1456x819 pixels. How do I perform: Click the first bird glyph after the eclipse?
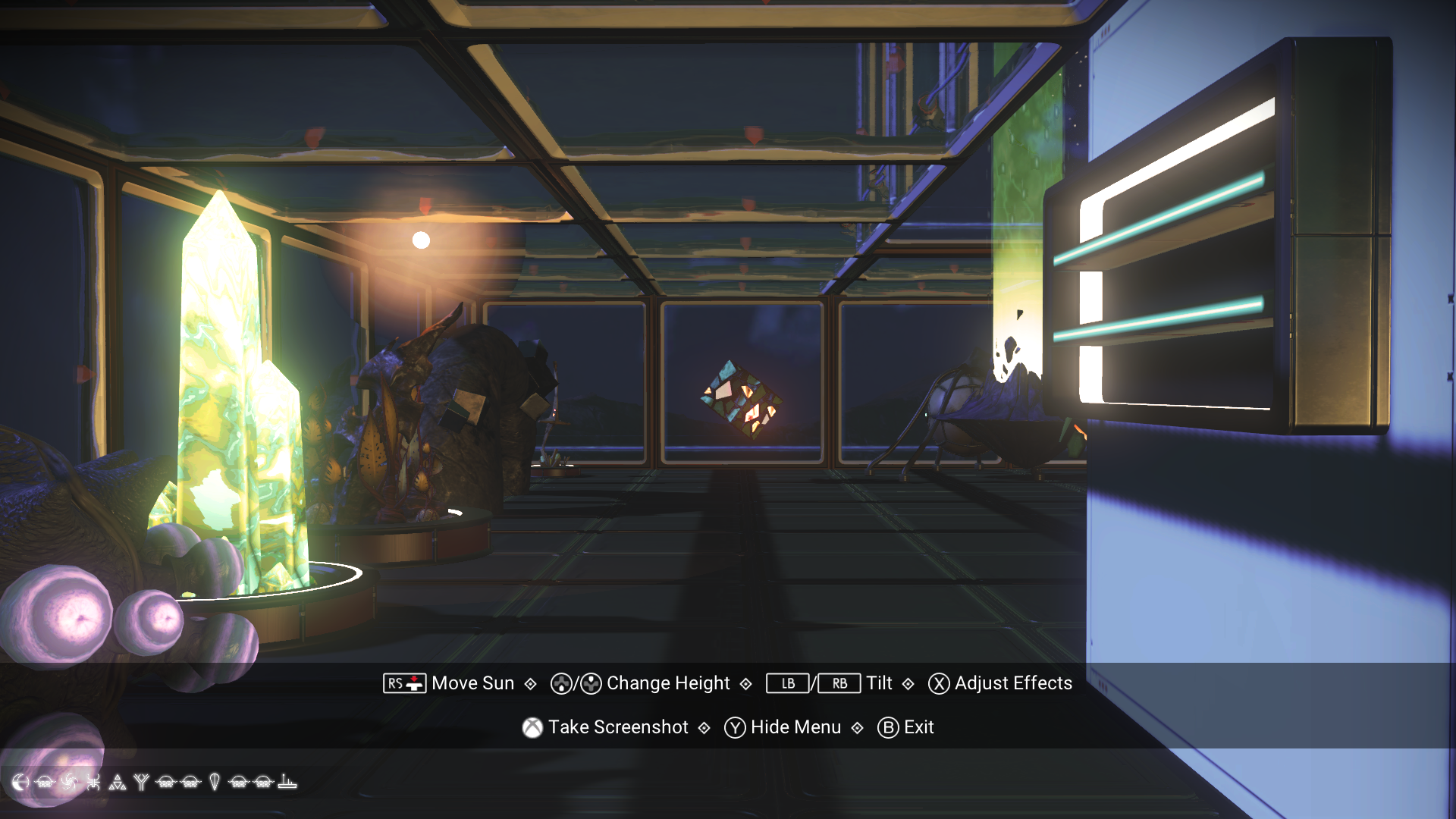coord(44,782)
